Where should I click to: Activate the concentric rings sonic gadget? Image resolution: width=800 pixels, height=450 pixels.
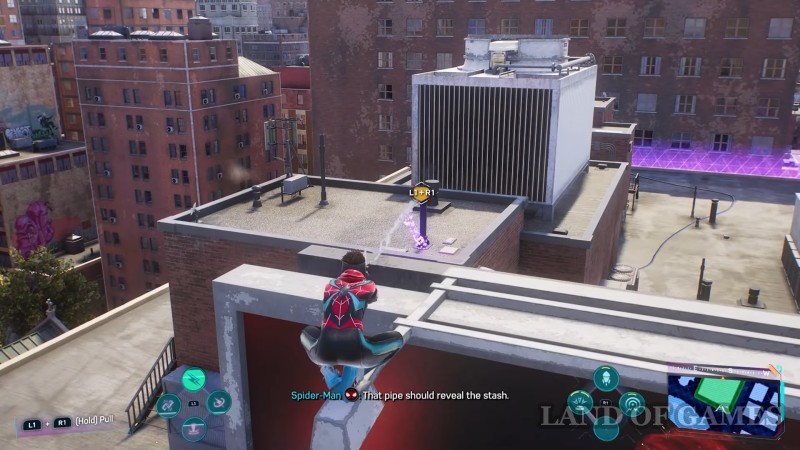click(631, 404)
